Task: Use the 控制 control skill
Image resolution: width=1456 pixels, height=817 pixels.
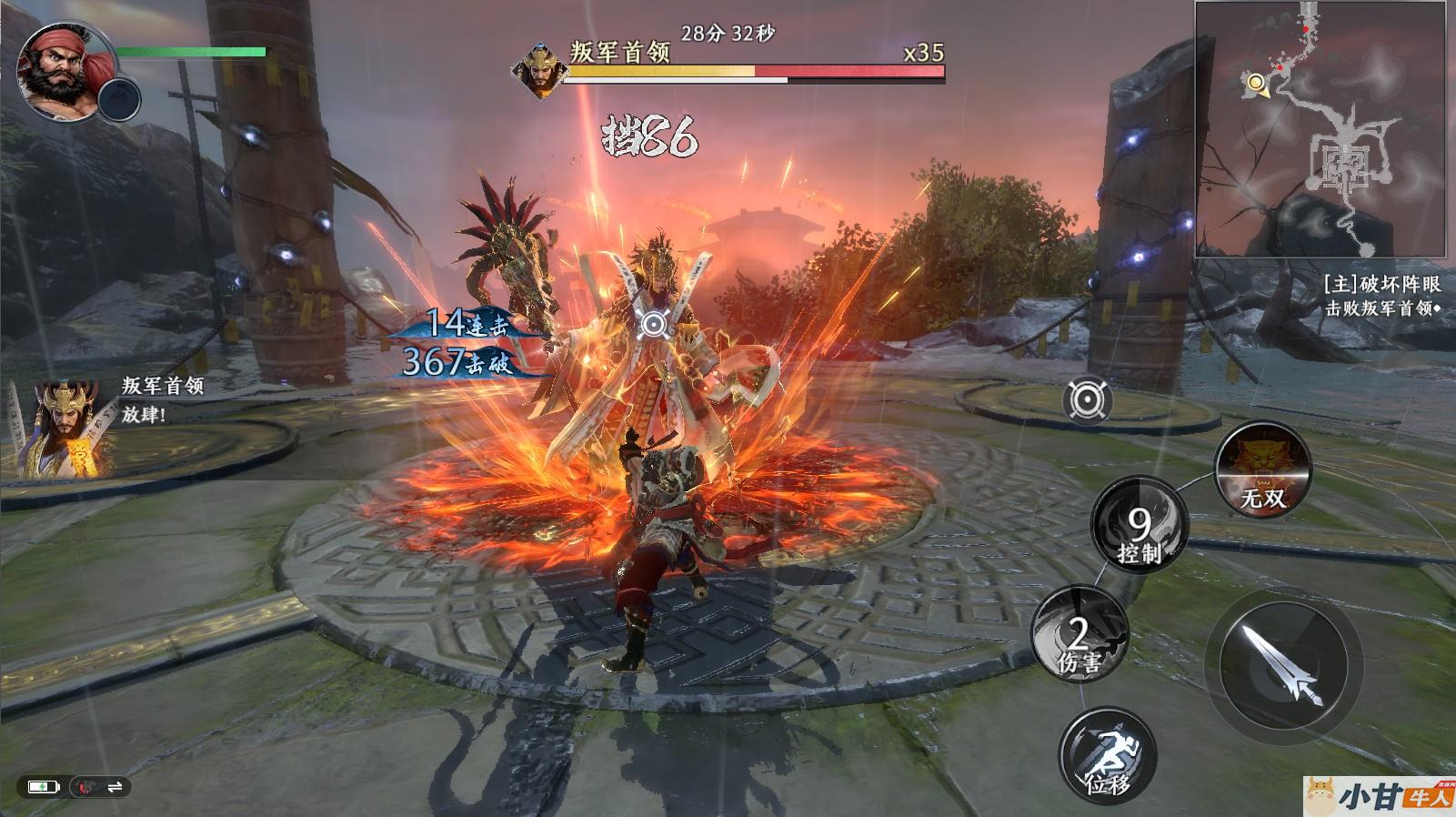Action: (x=1139, y=525)
